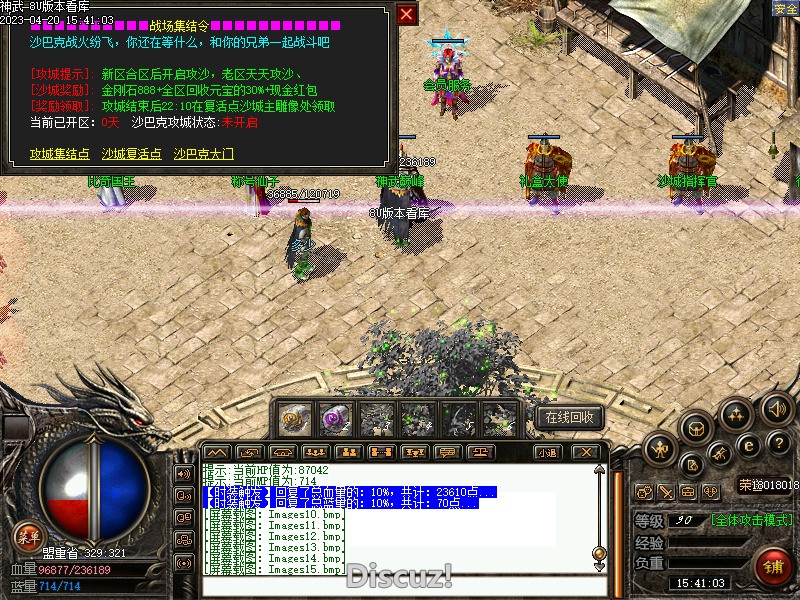
Task: Close the 战场集结令 dialog with the red X
Action: (x=406, y=15)
